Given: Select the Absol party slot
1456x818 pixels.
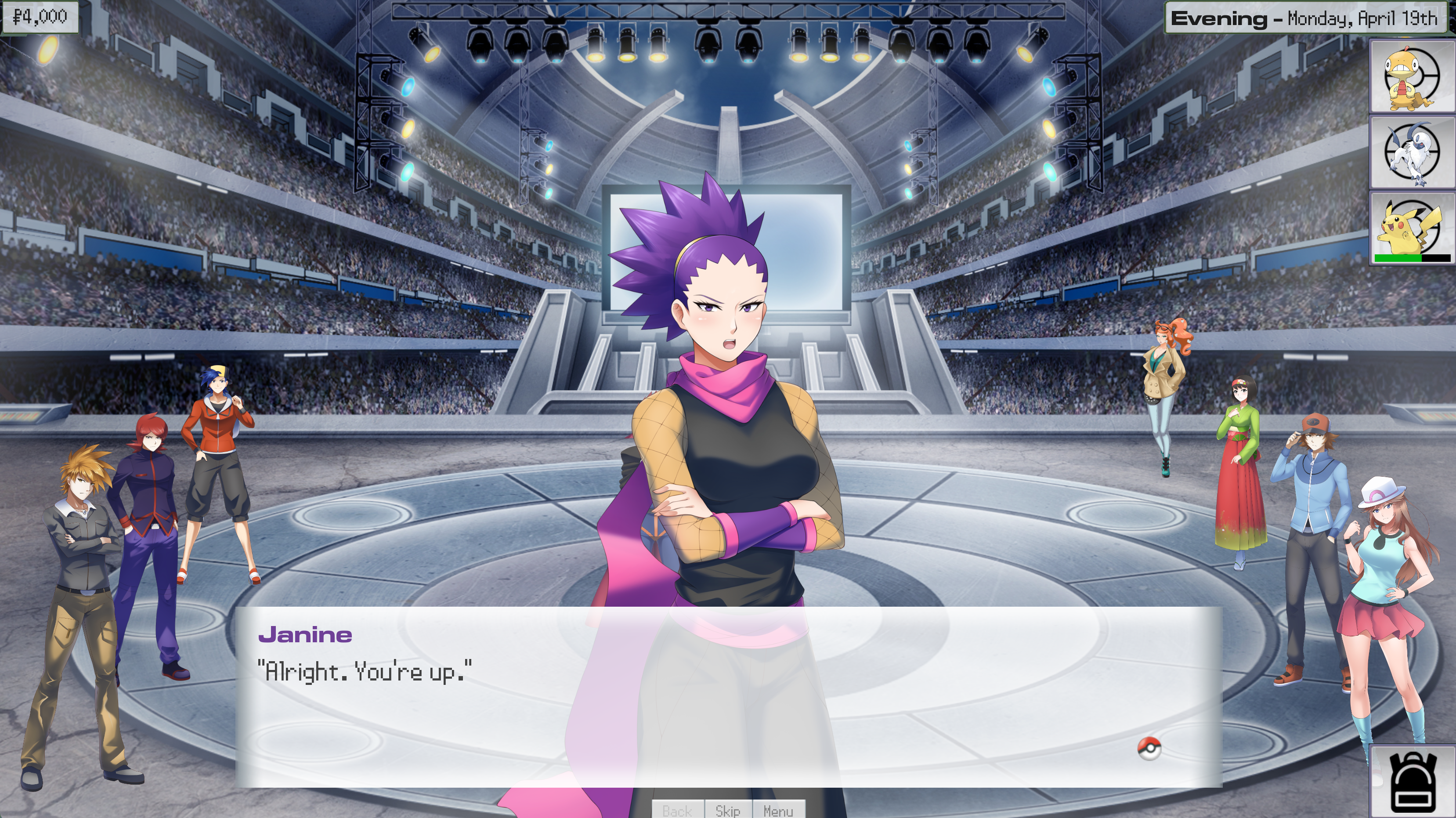Looking at the screenshot, I should click(1411, 152).
